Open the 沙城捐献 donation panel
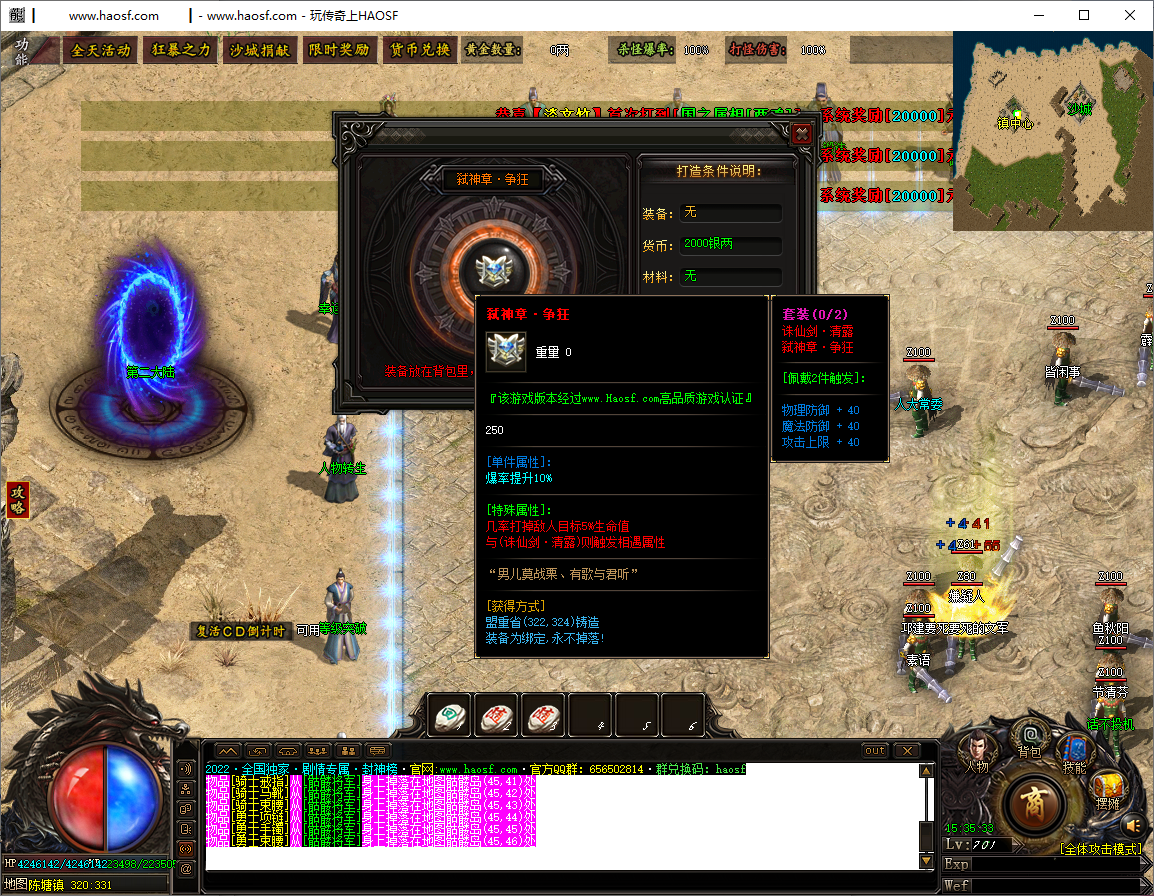Viewport: 1154px width, 896px height. click(x=259, y=50)
